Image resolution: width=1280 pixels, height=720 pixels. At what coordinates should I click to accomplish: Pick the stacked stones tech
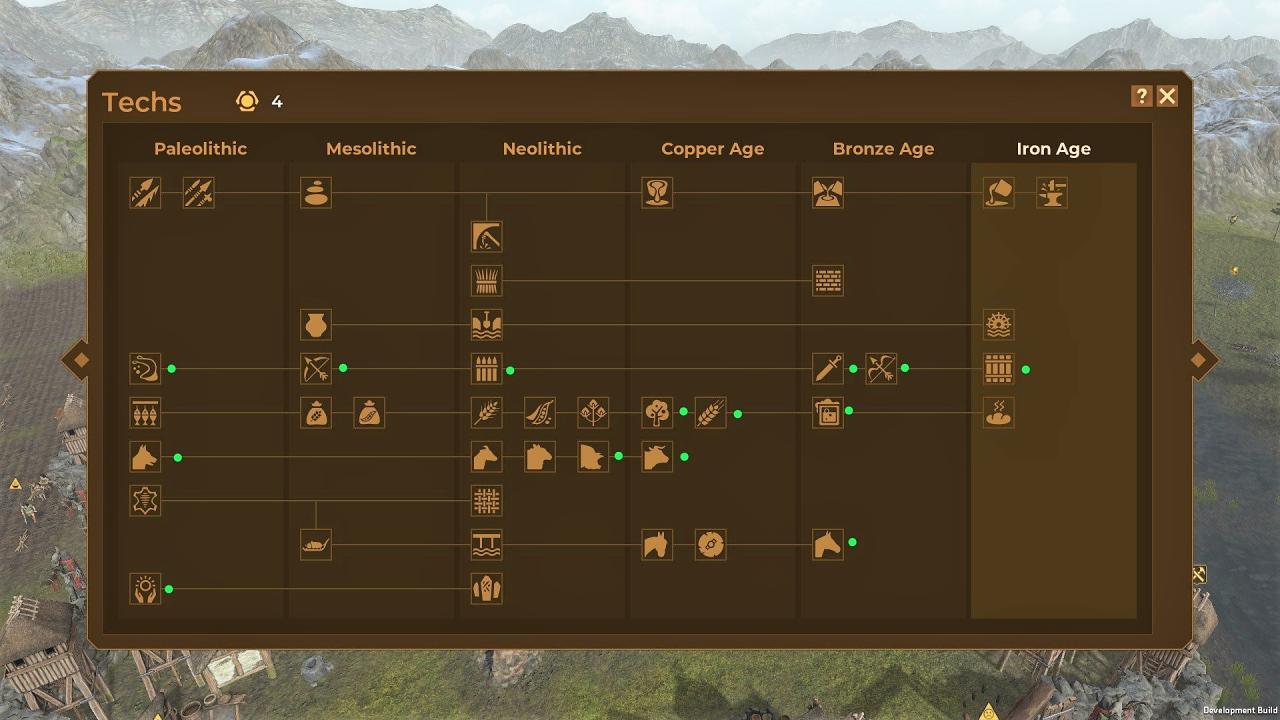coord(316,193)
